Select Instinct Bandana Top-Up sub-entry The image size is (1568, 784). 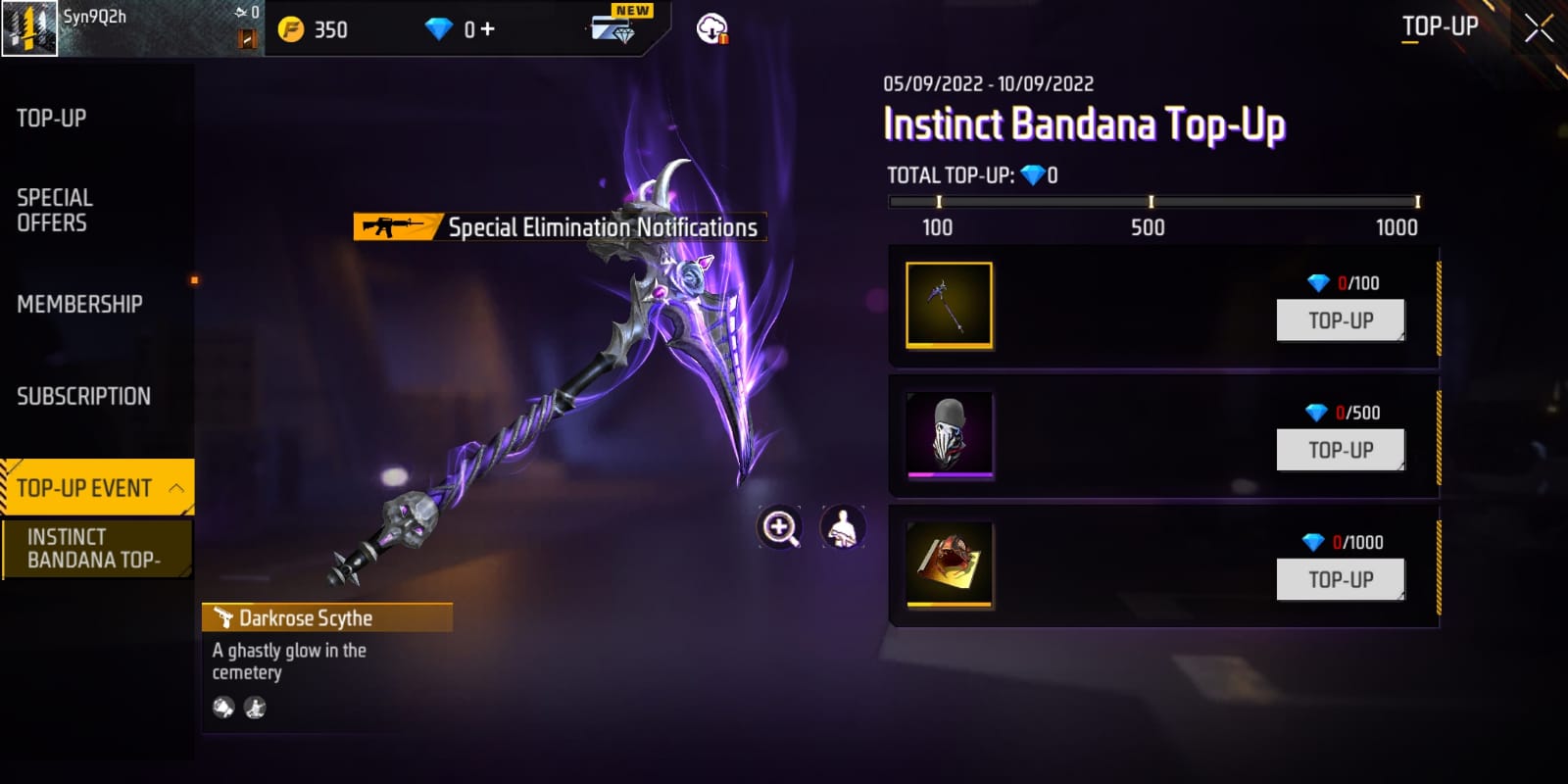tap(96, 549)
